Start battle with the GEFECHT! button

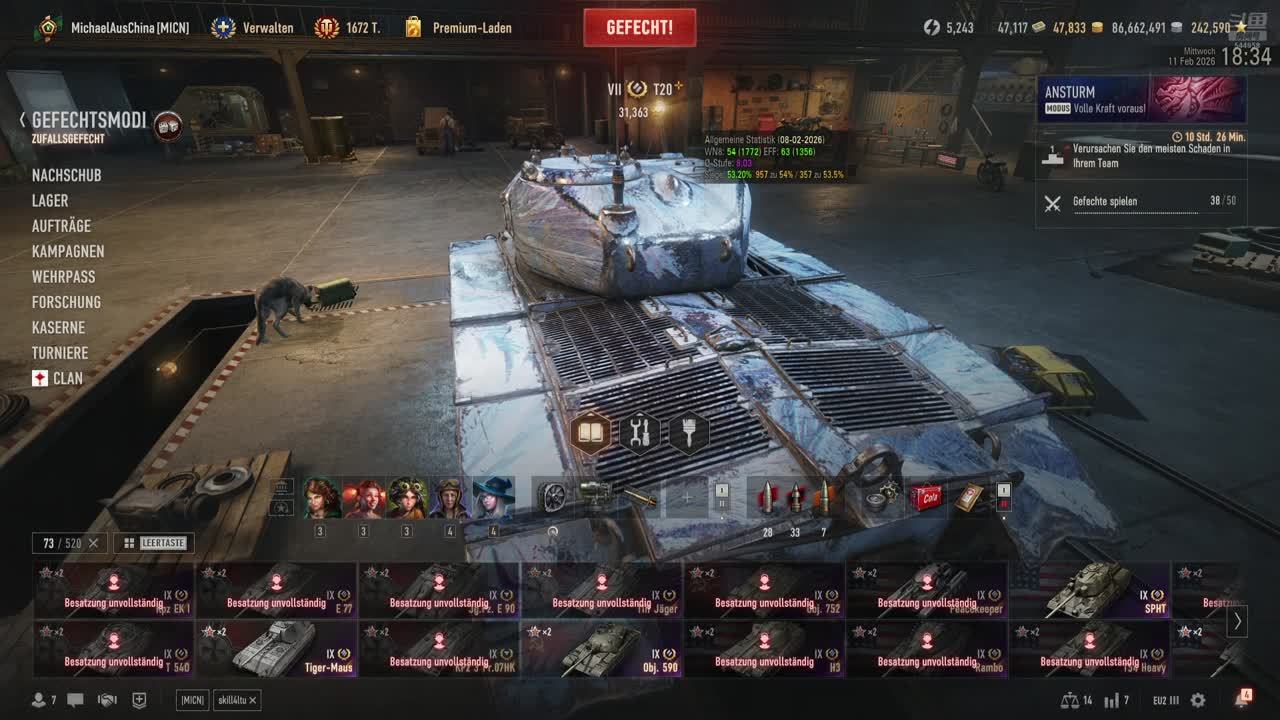[639, 28]
